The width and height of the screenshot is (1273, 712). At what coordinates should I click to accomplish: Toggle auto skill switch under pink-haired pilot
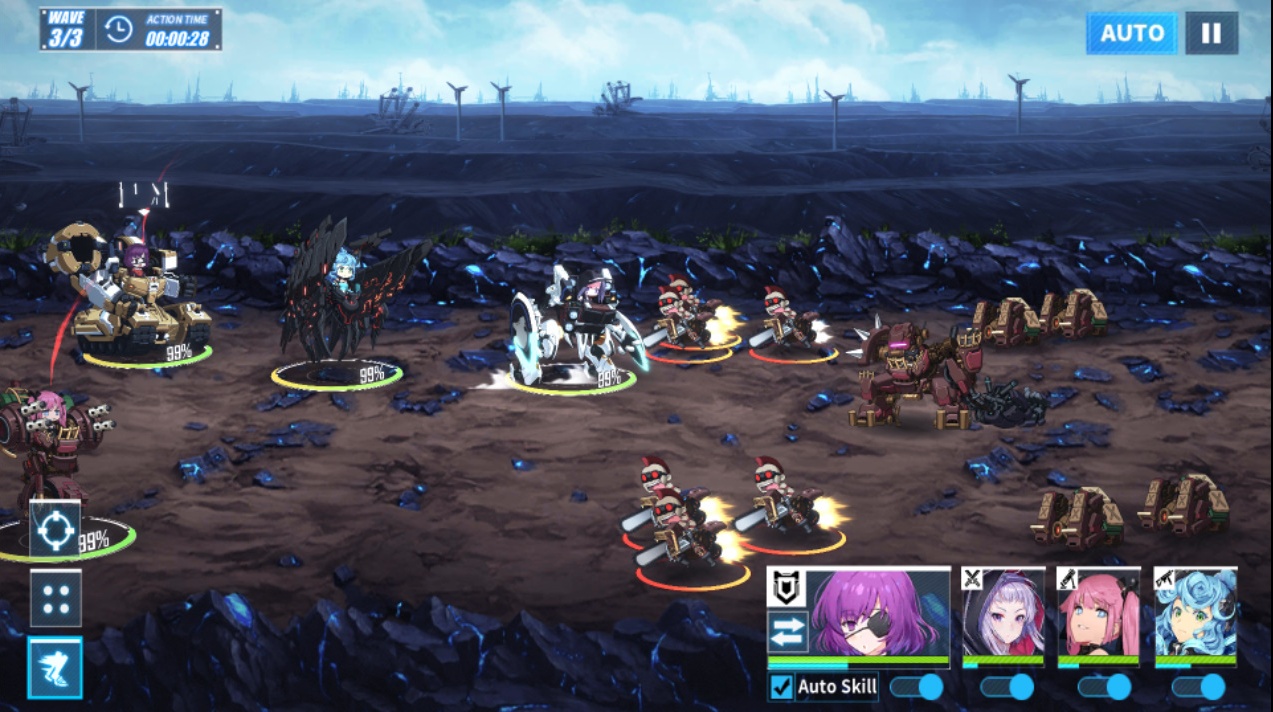(1104, 687)
